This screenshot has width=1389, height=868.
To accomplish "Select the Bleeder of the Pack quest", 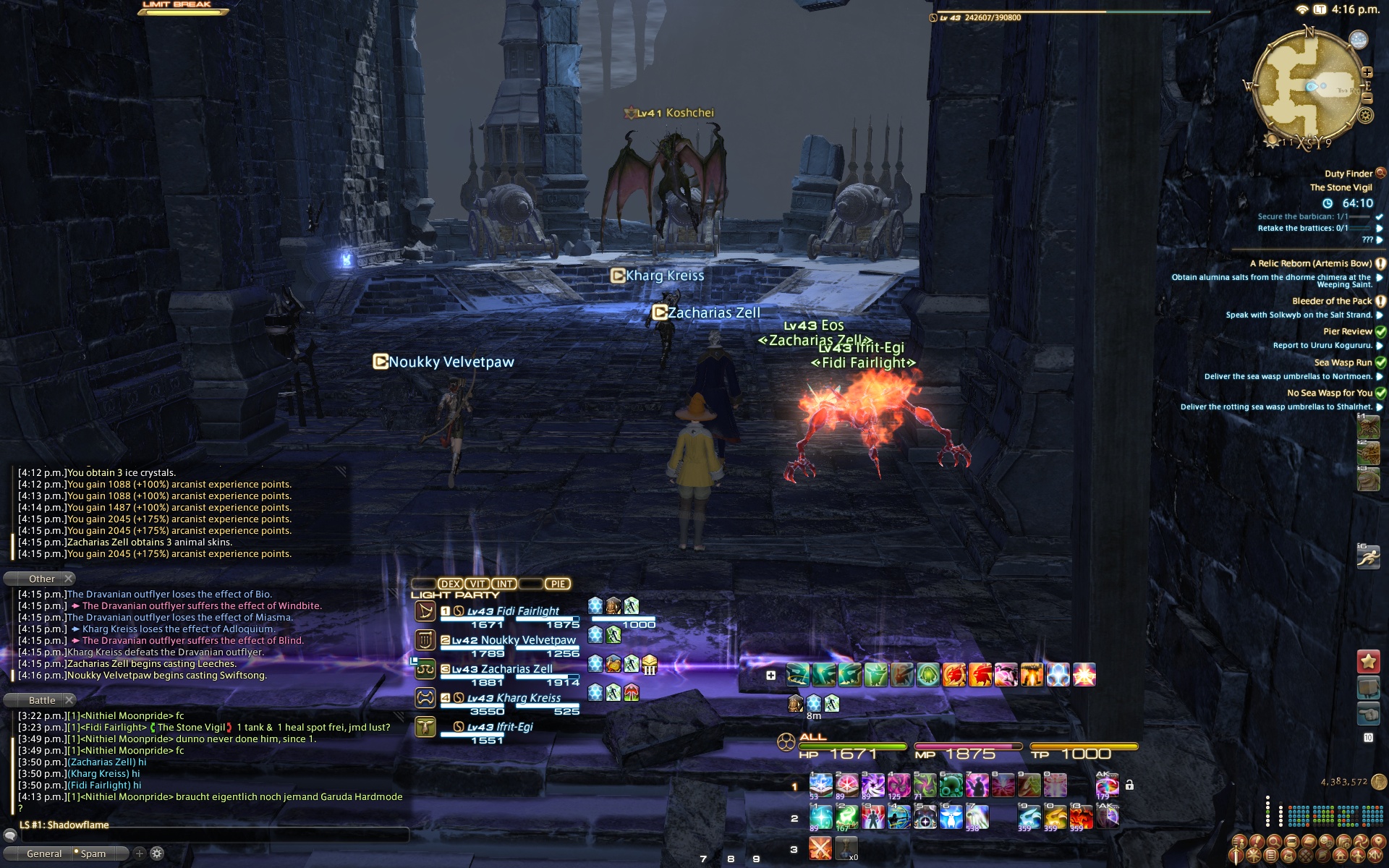I will tap(1331, 301).
